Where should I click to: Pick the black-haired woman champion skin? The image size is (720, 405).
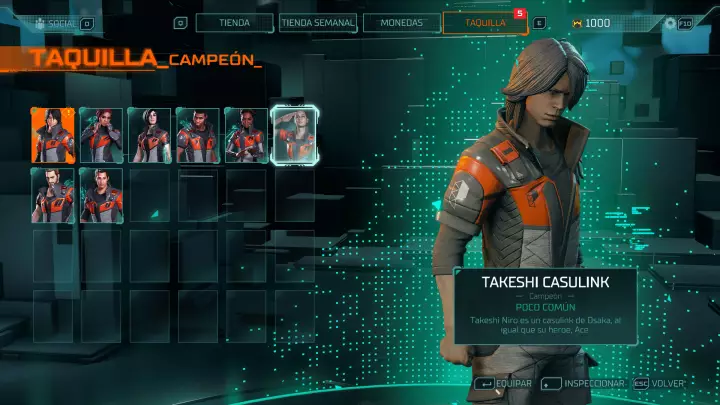click(150, 135)
